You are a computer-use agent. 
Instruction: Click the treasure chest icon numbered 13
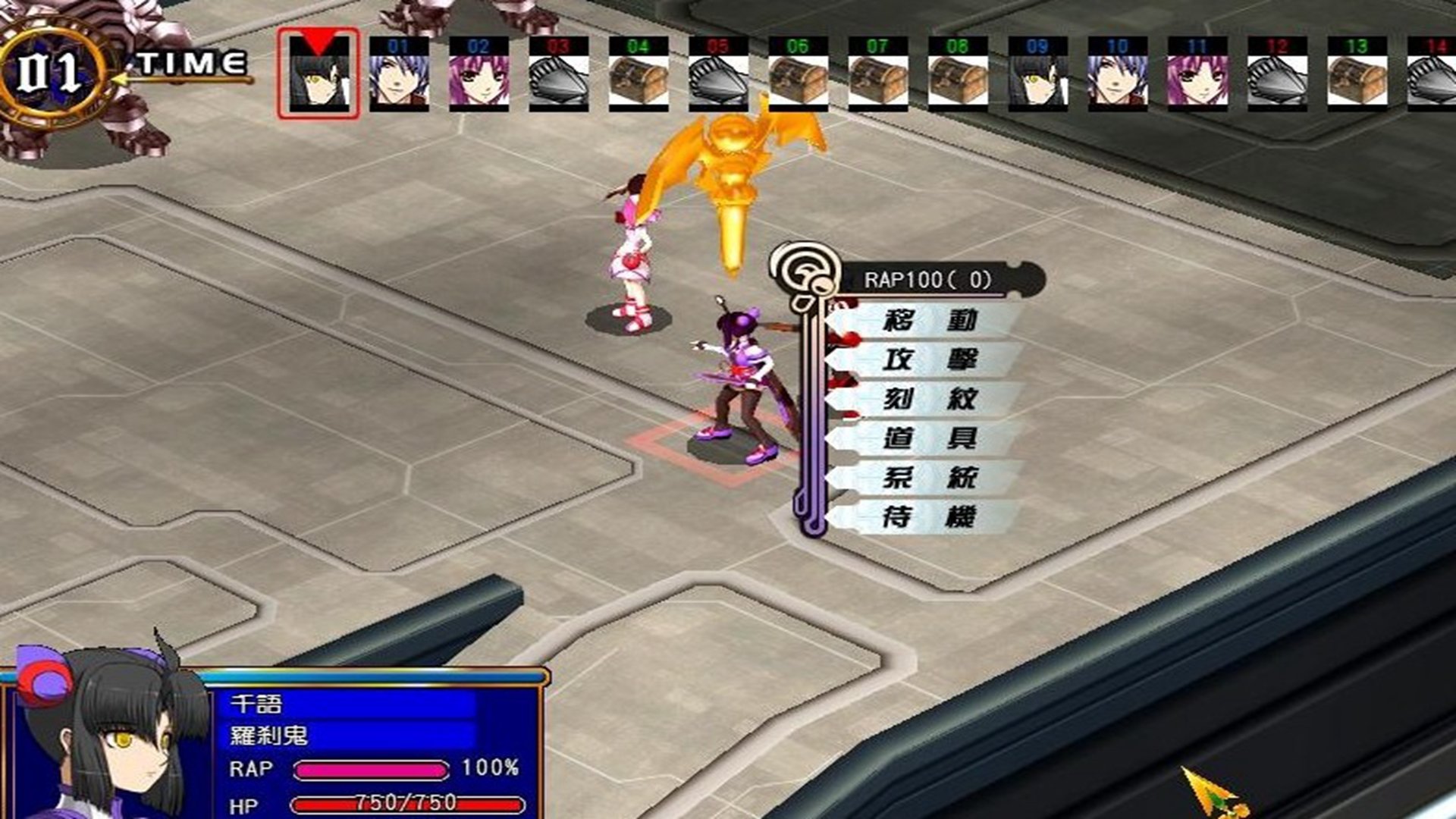(x=1357, y=74)
